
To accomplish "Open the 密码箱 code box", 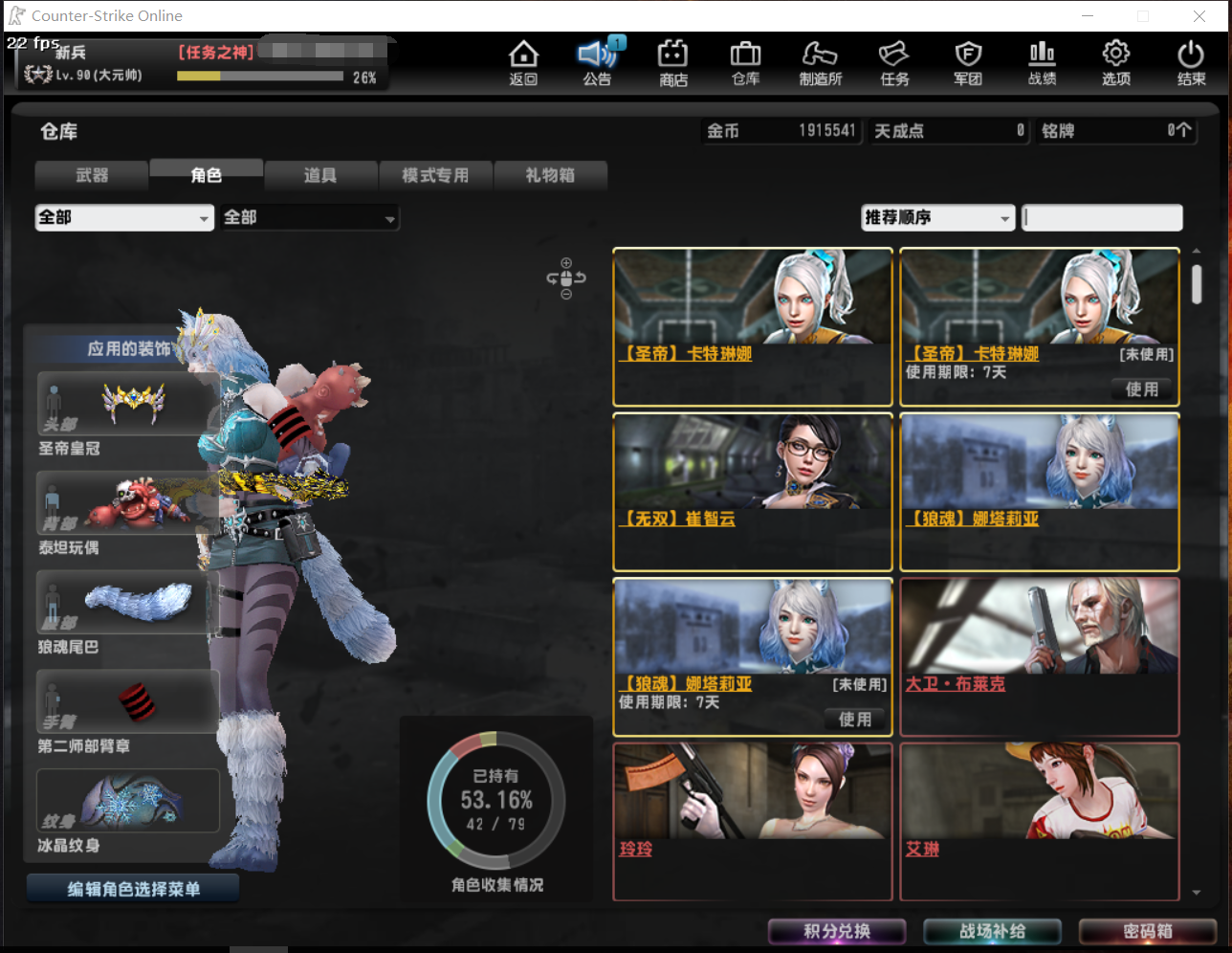I will (x=1147, y=931).
